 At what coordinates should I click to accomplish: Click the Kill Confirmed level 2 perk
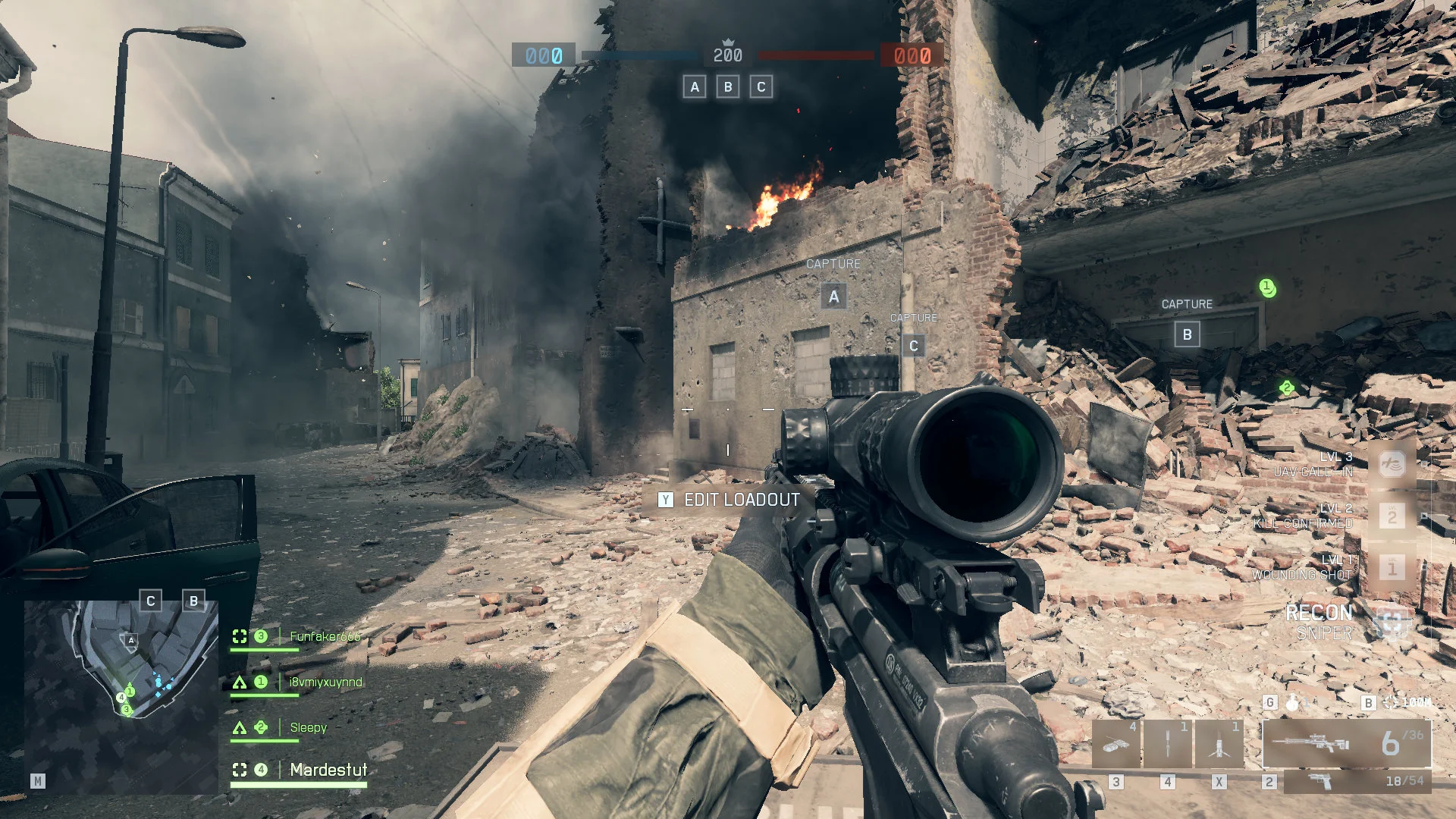click(1392, 516)
